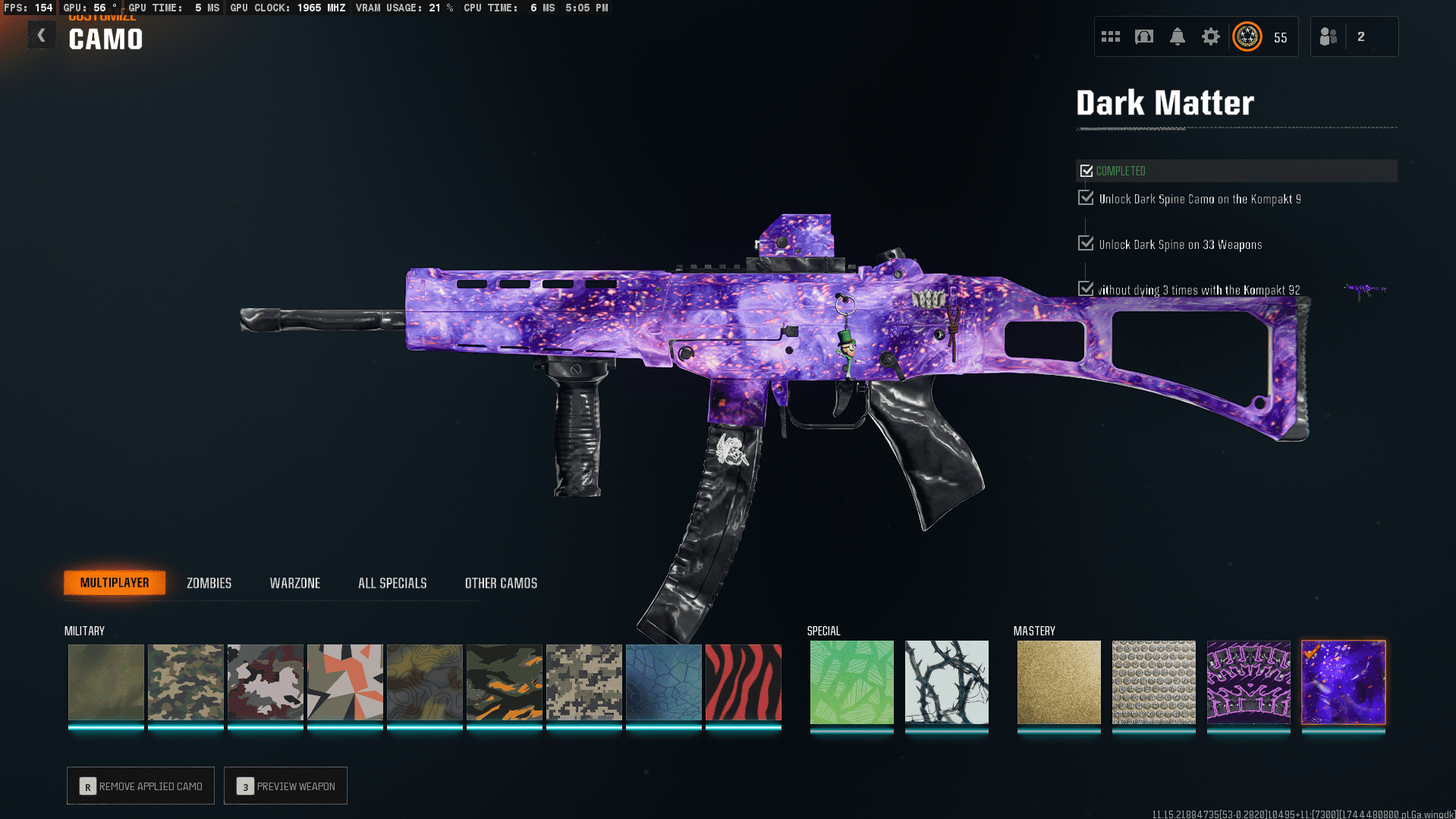Screen dimensions: 1456x819
Task: Show the All Specials tab
Action: point(392,583)
